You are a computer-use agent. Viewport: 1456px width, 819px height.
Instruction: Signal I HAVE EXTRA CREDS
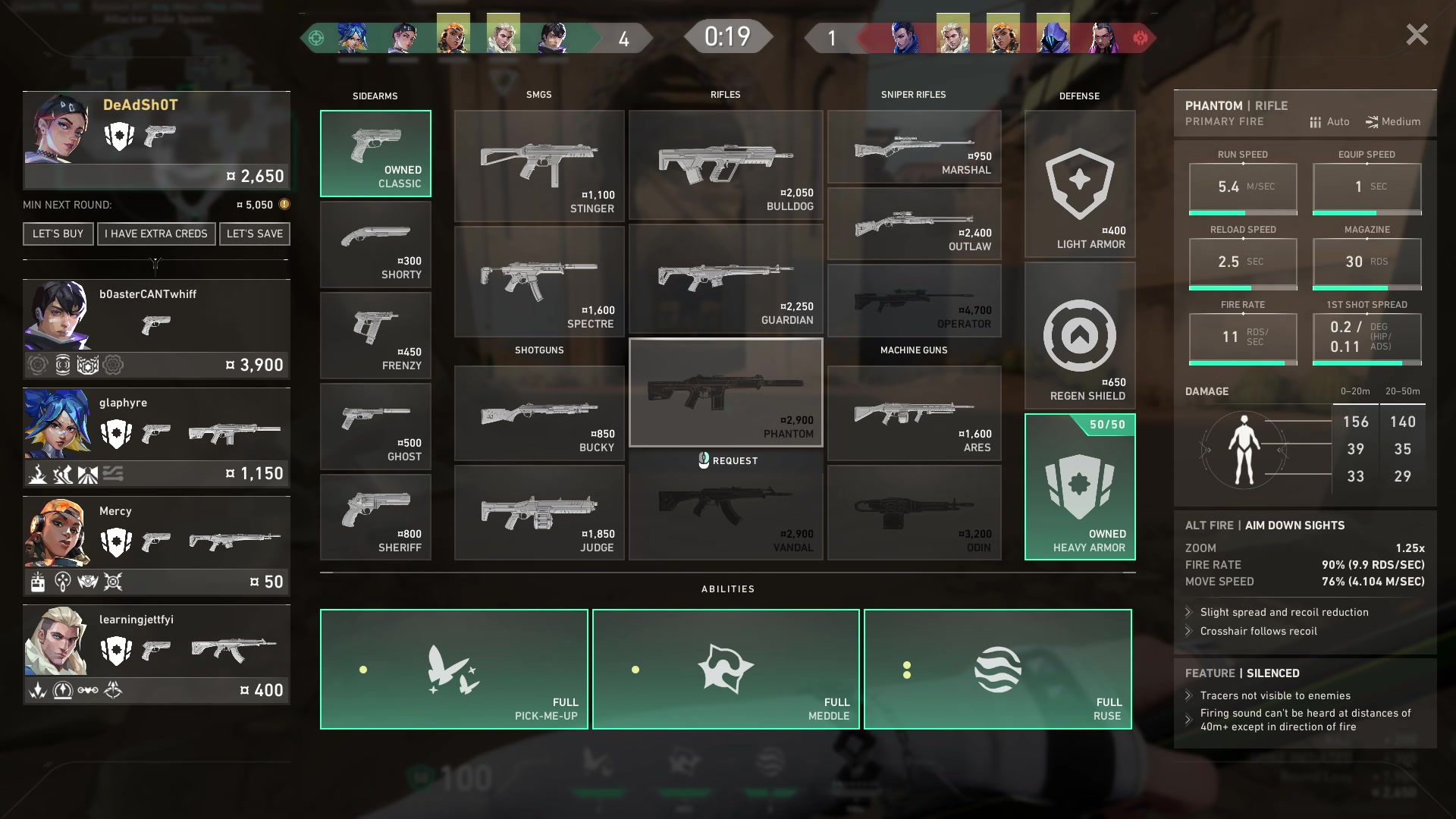155,234
